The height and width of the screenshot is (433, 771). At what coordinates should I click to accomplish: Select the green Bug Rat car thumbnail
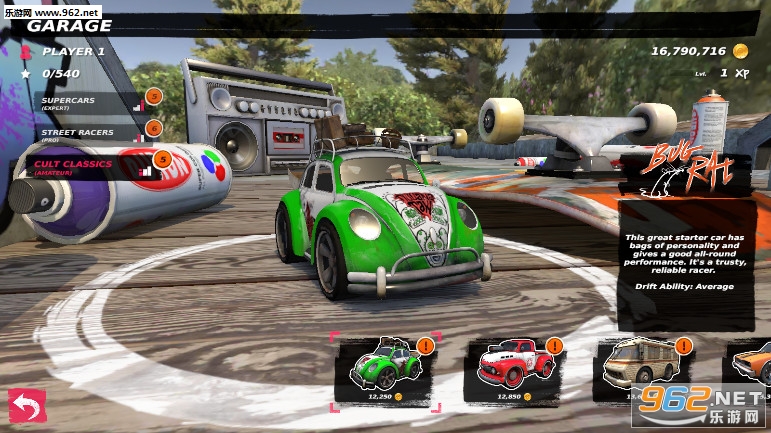385,371
